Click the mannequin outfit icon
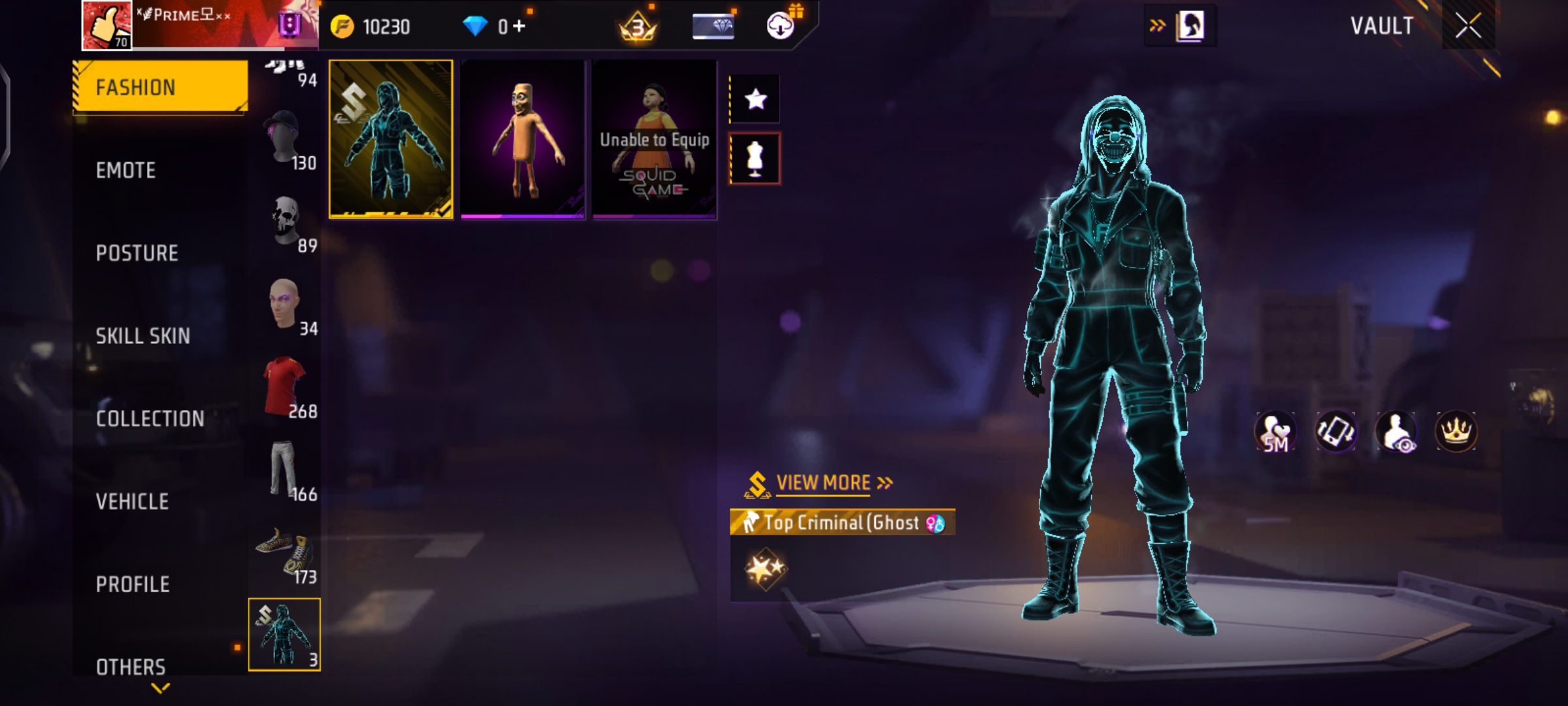Screen dimensions: 1568x706 point(755,159)
